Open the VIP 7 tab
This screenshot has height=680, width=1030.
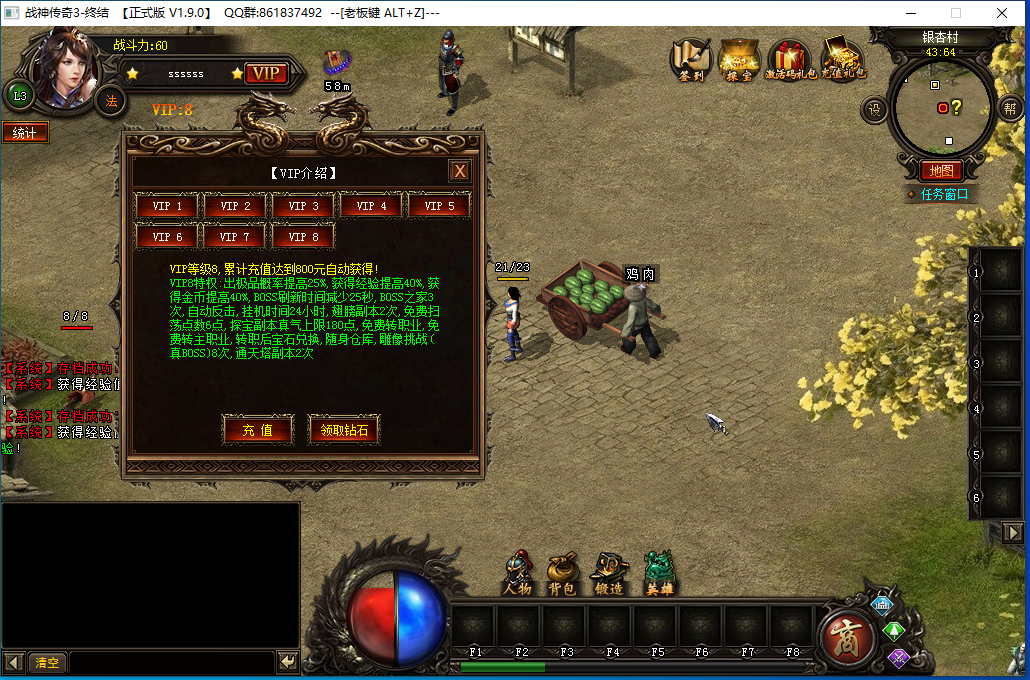235,237
